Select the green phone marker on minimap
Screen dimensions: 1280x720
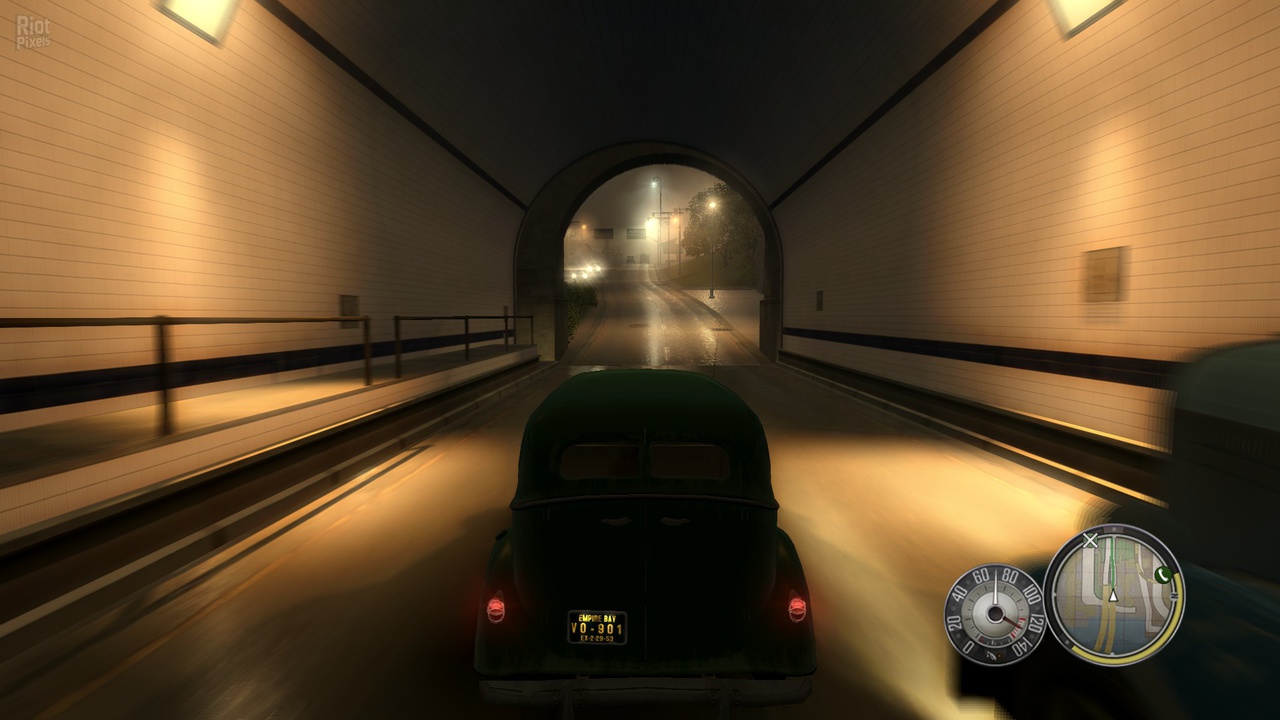point(1163,574)
